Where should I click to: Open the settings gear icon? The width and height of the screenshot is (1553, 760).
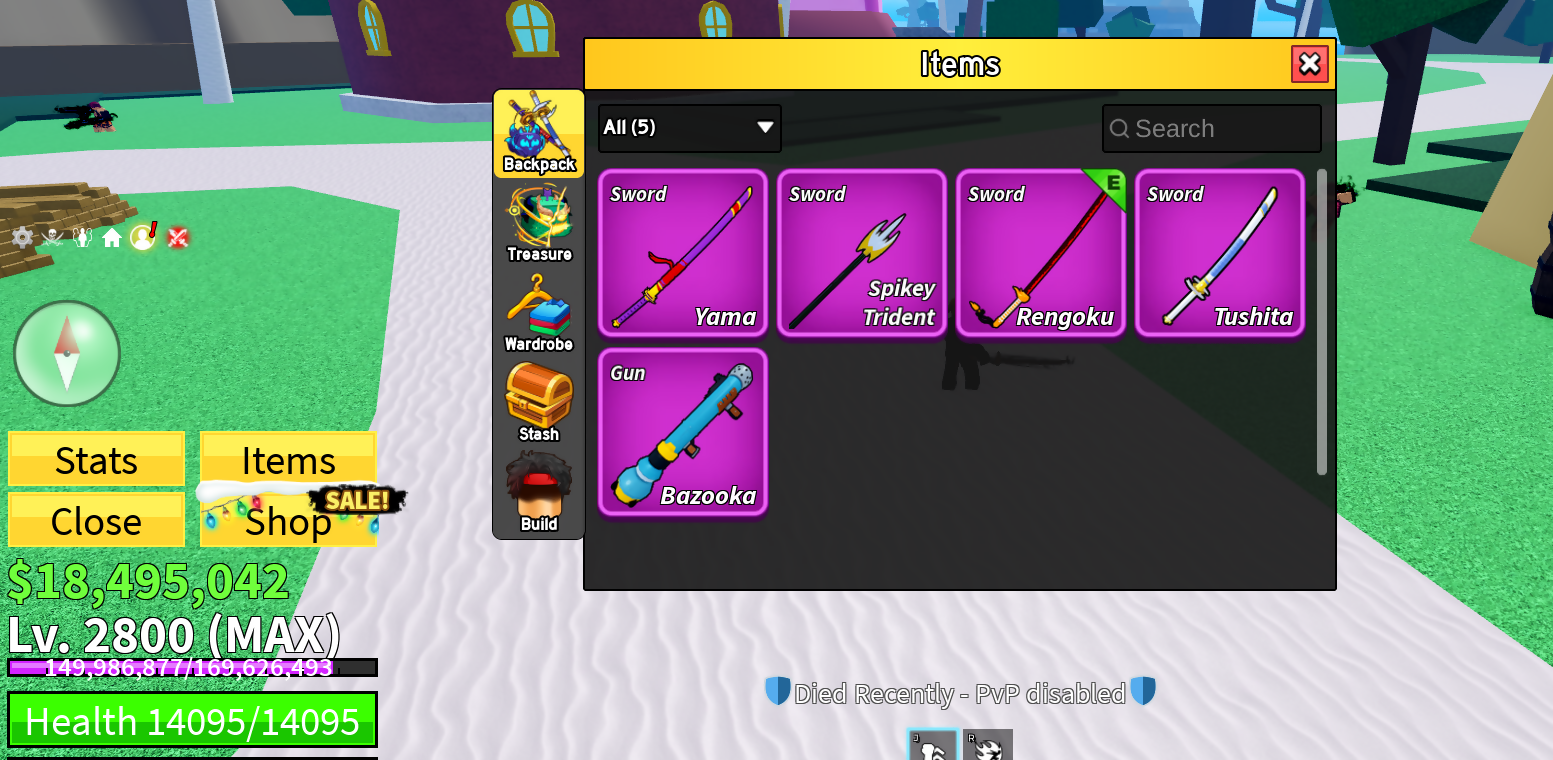tap(22, 237)
